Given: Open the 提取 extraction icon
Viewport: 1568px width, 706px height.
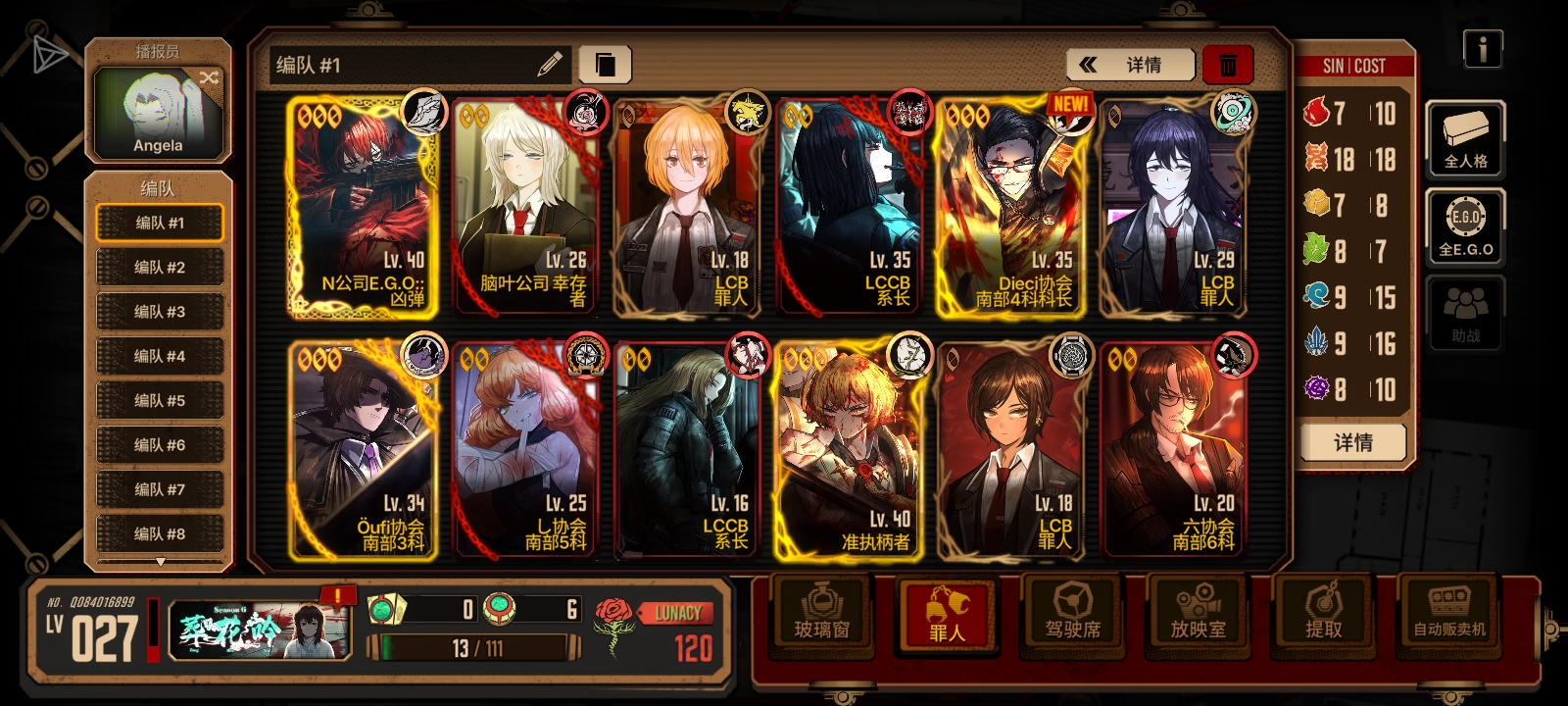Looking at the screenshot, I should coord(1324,618).
